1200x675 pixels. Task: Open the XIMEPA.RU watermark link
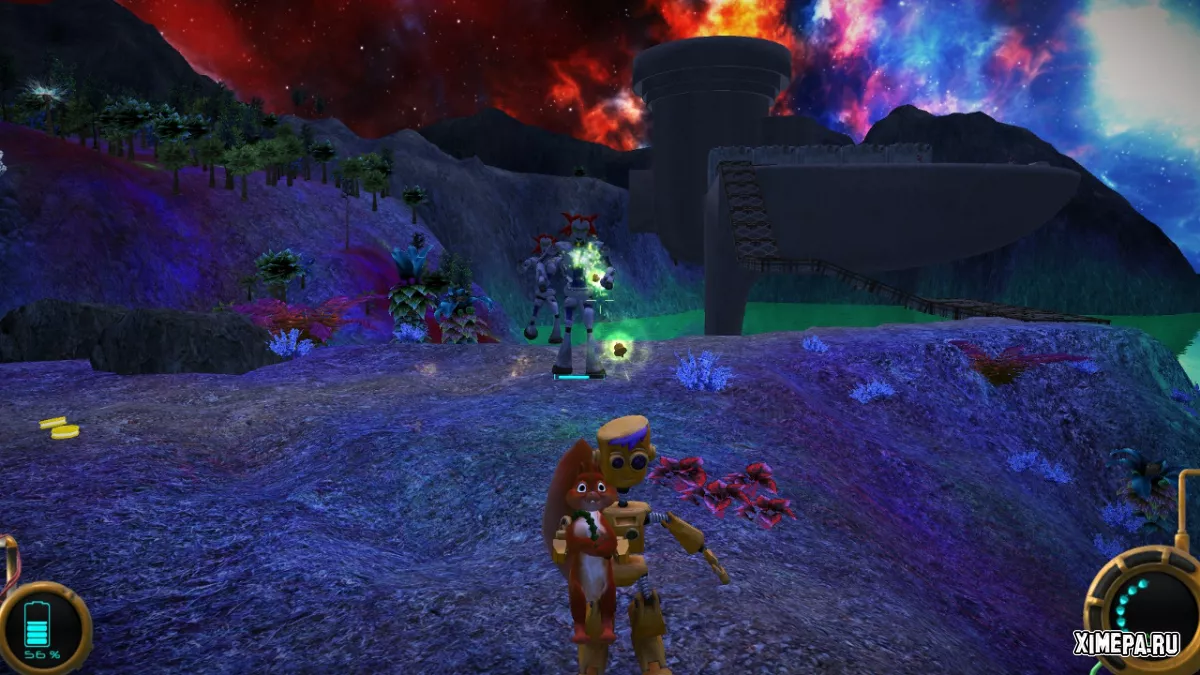pyautogui.click(x=1125, y=645)
